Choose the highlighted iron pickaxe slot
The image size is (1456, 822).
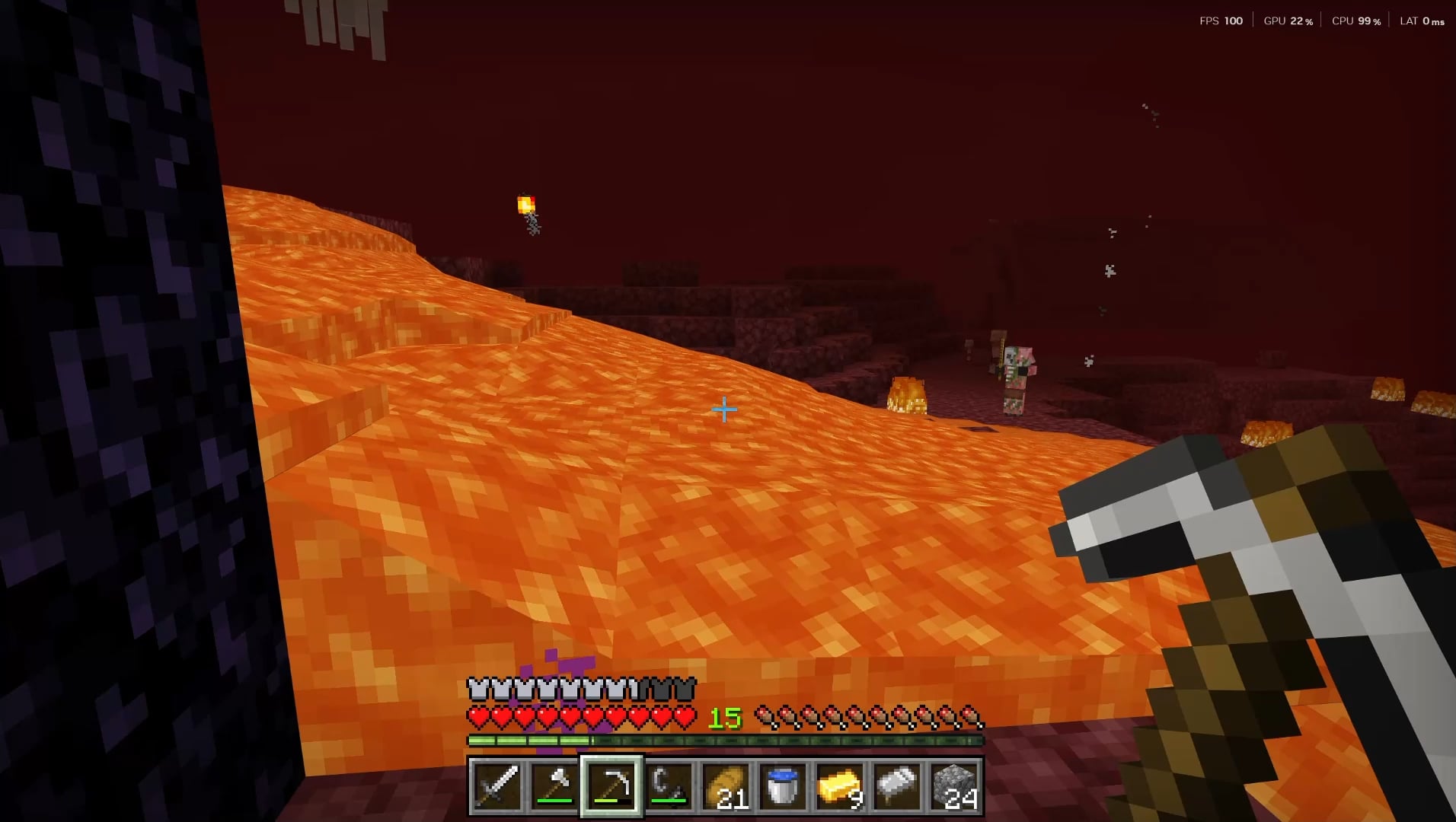point(611,785)
